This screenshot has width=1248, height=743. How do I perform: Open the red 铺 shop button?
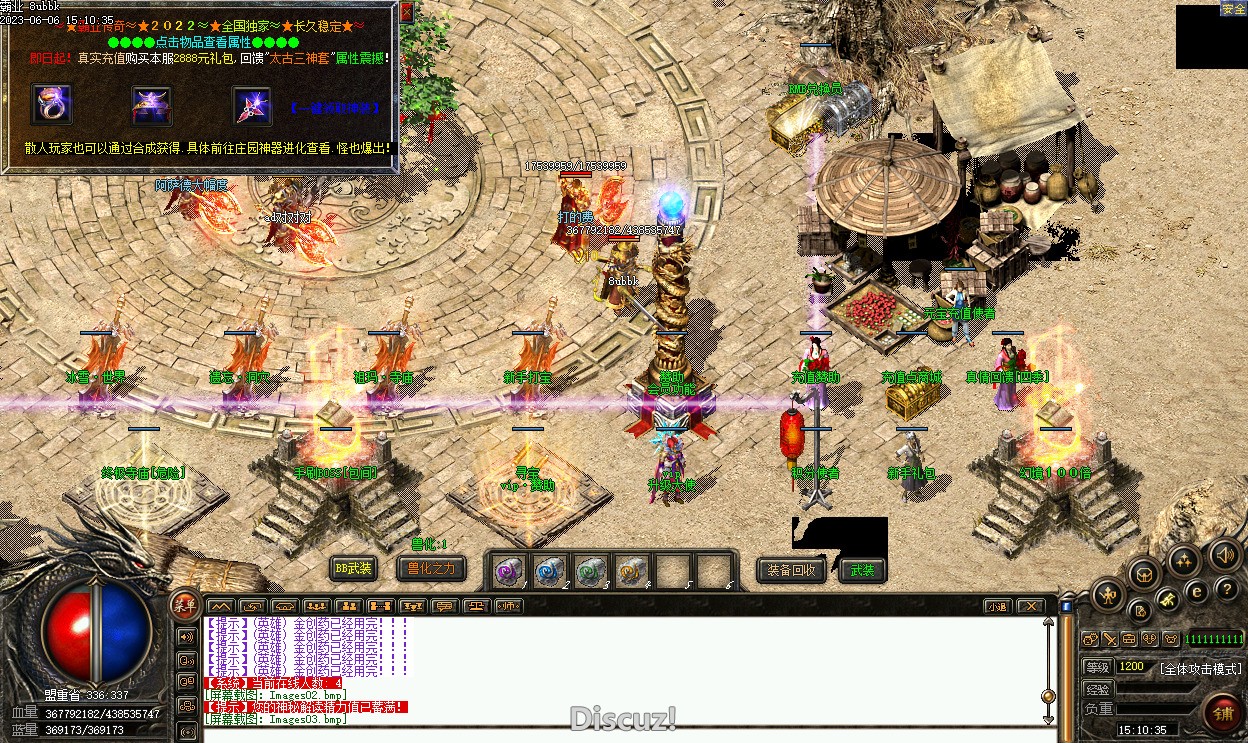click(x=1222, y=712)
